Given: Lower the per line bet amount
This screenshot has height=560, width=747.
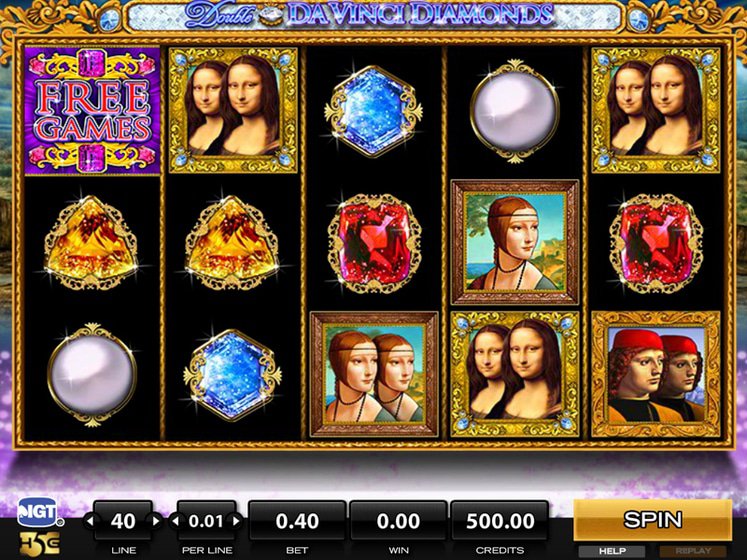Looking at the screenshot, I should tap(175, 521).
